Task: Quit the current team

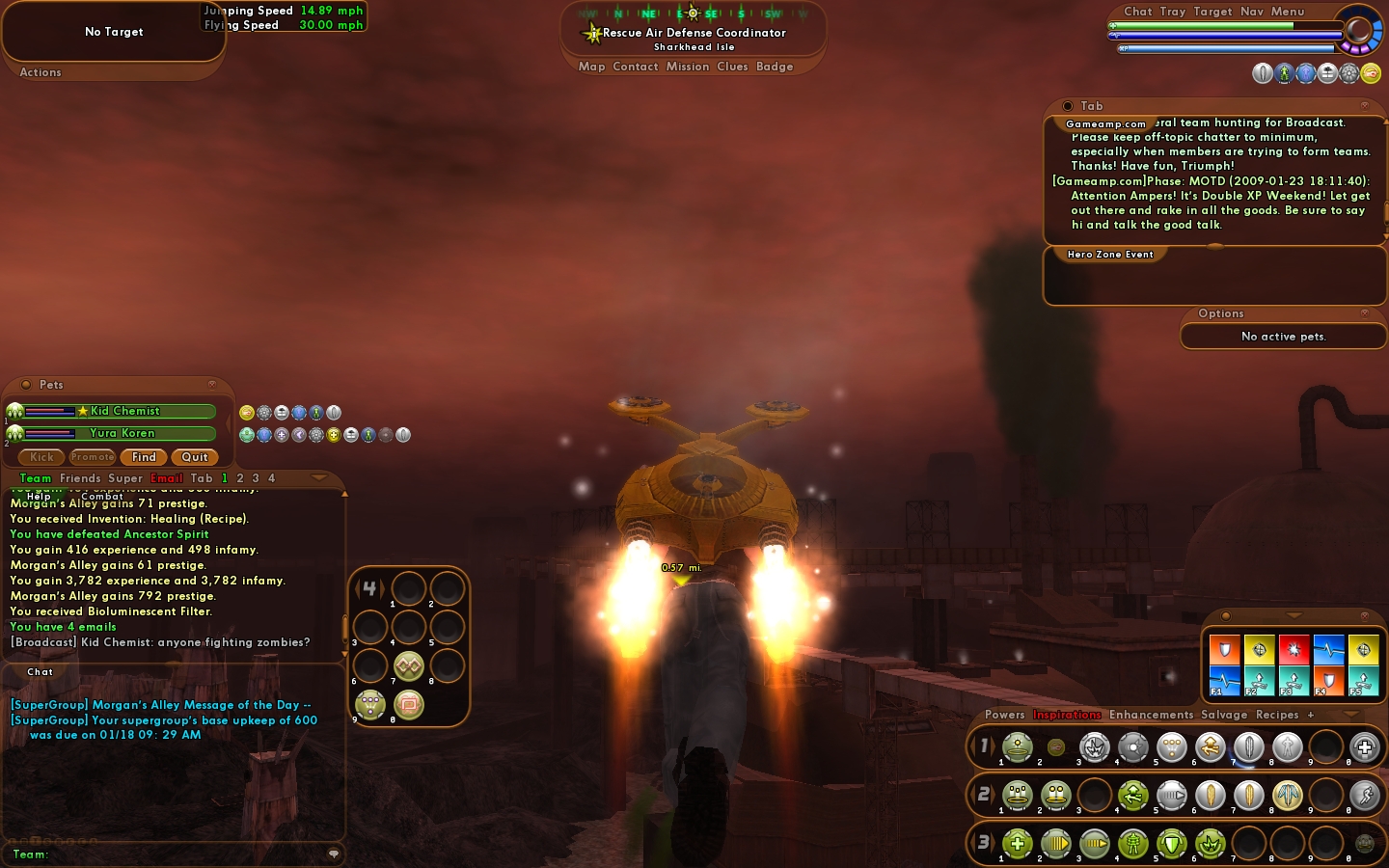Action: tap(195, 457)
